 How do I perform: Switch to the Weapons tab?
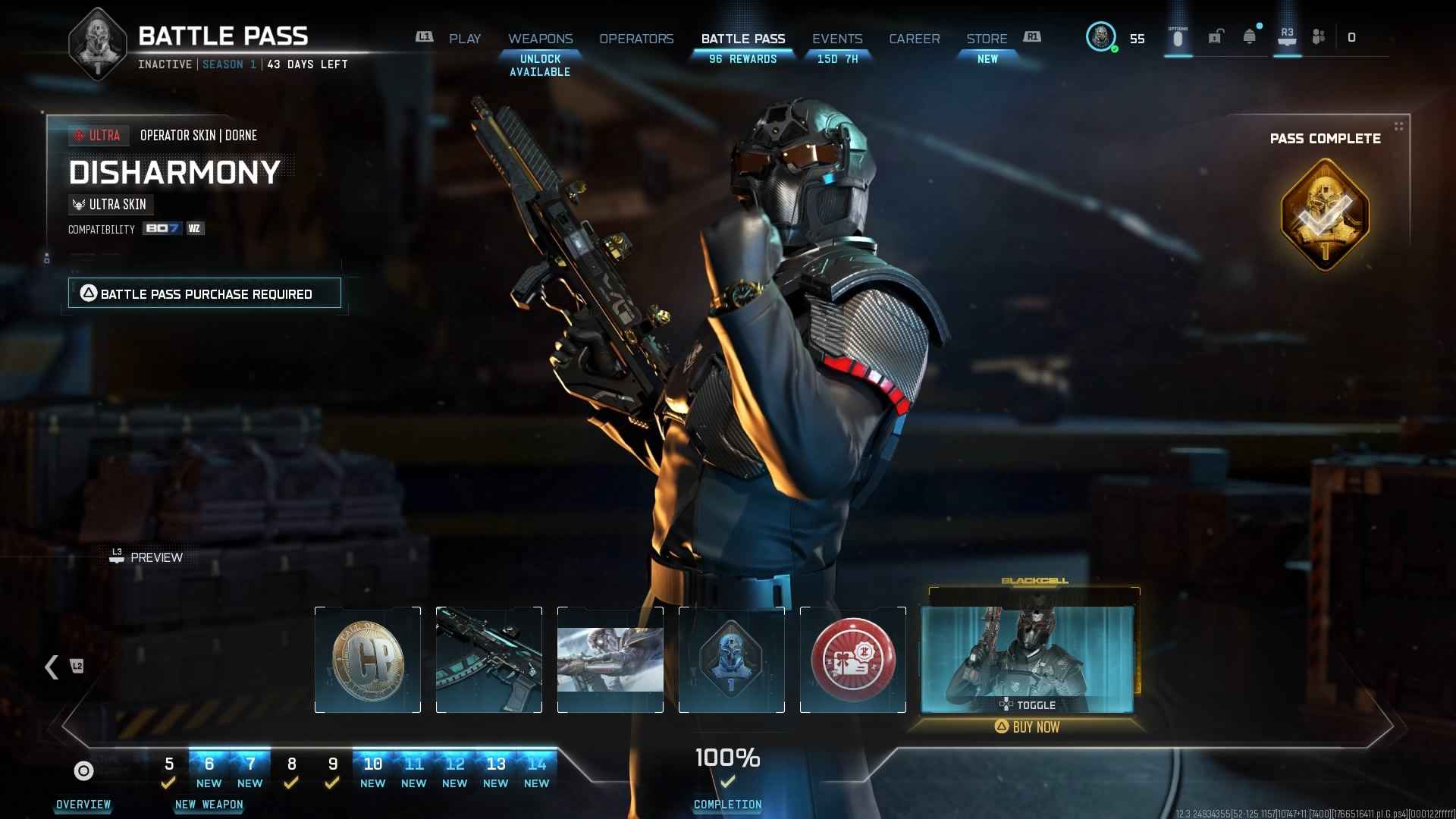[x=540, y=39]
